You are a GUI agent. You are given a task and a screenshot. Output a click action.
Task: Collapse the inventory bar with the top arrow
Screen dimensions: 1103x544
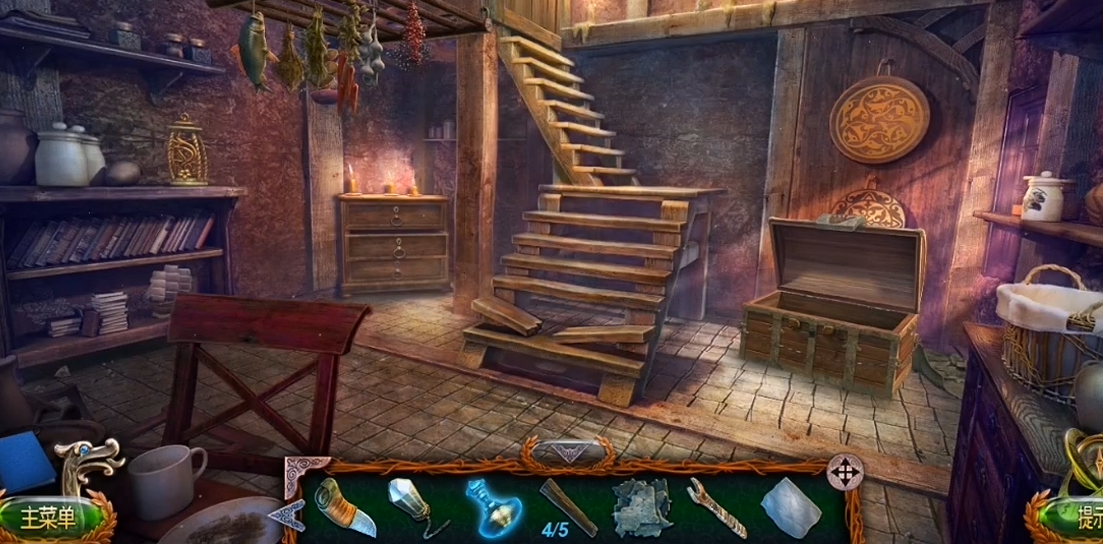pos(567,453)
